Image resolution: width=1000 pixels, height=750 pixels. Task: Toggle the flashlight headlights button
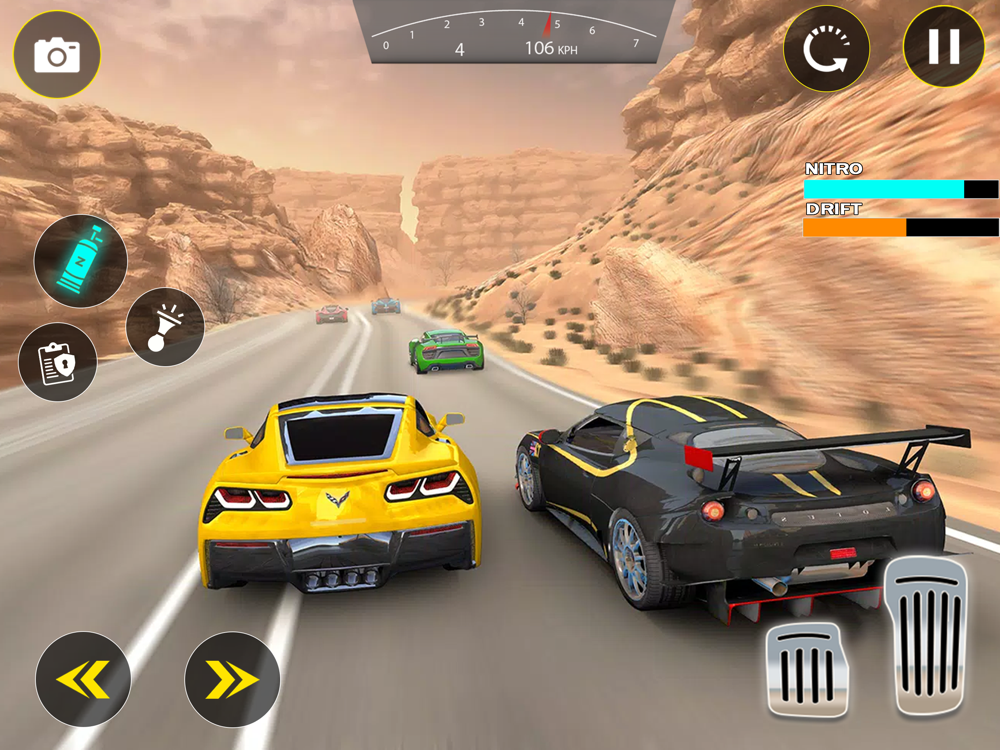click(x=165, y=327)
